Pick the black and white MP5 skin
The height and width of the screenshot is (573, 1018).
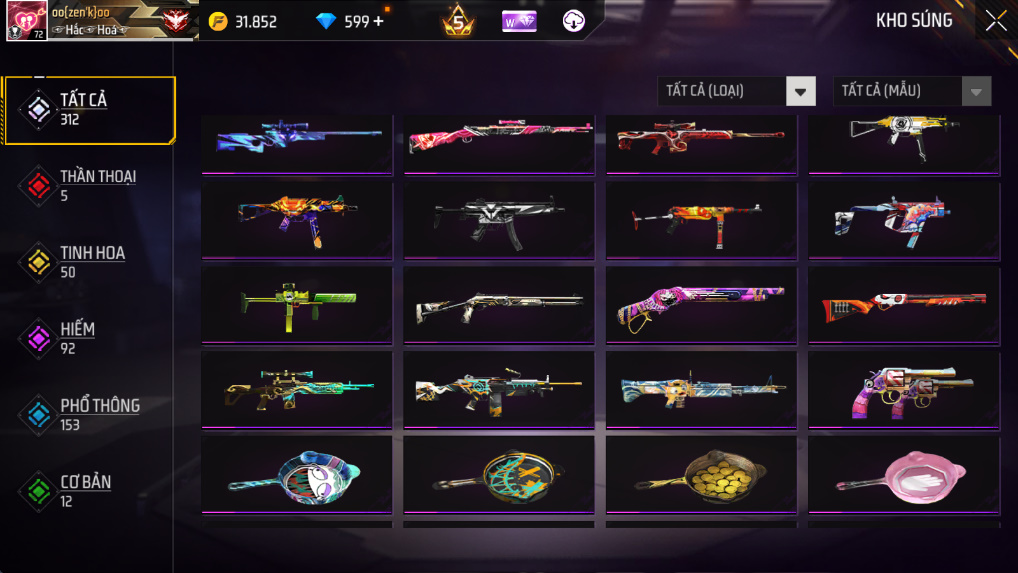pos(499,219)
